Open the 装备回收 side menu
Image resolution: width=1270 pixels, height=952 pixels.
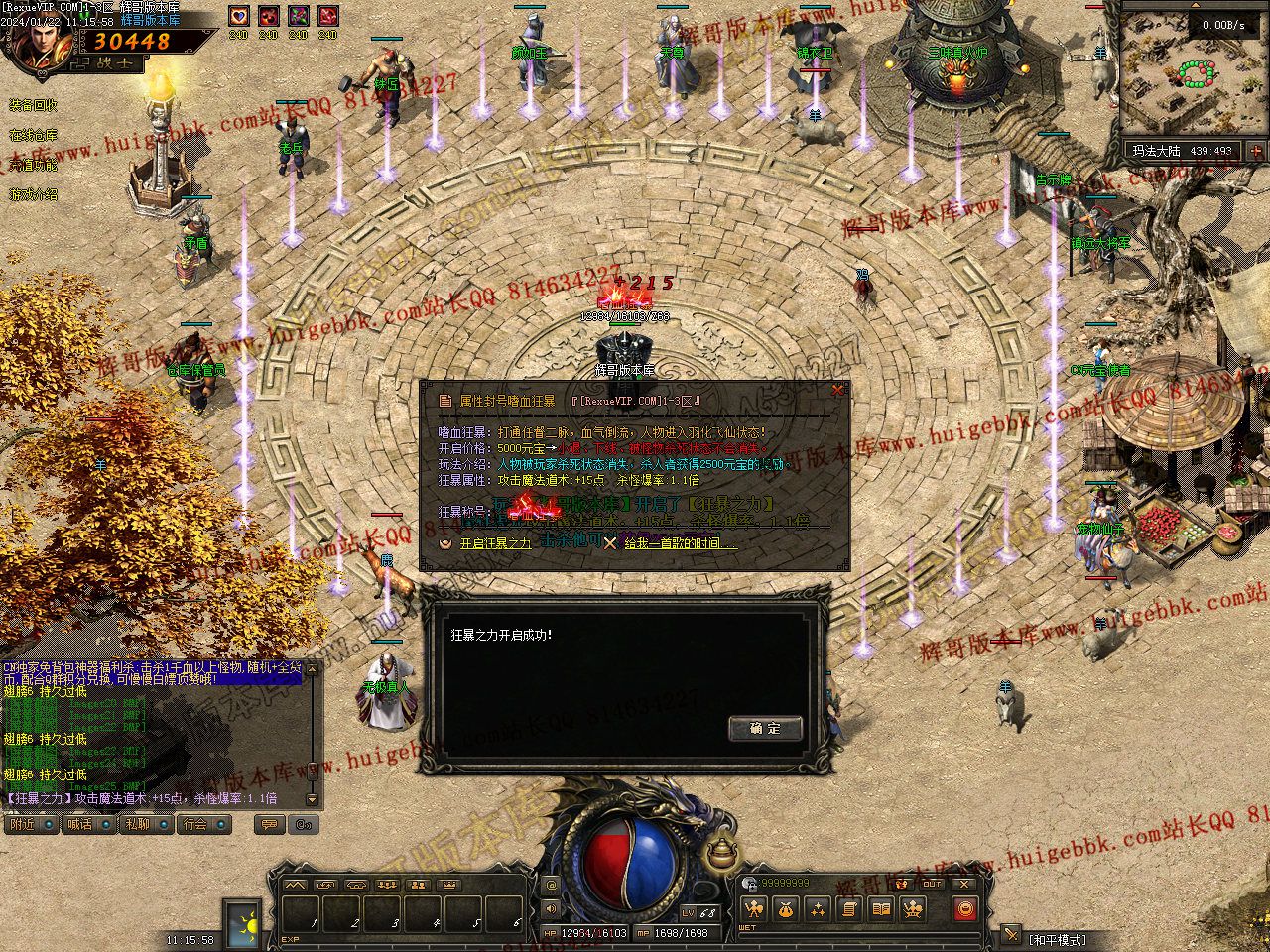[33, 105]
